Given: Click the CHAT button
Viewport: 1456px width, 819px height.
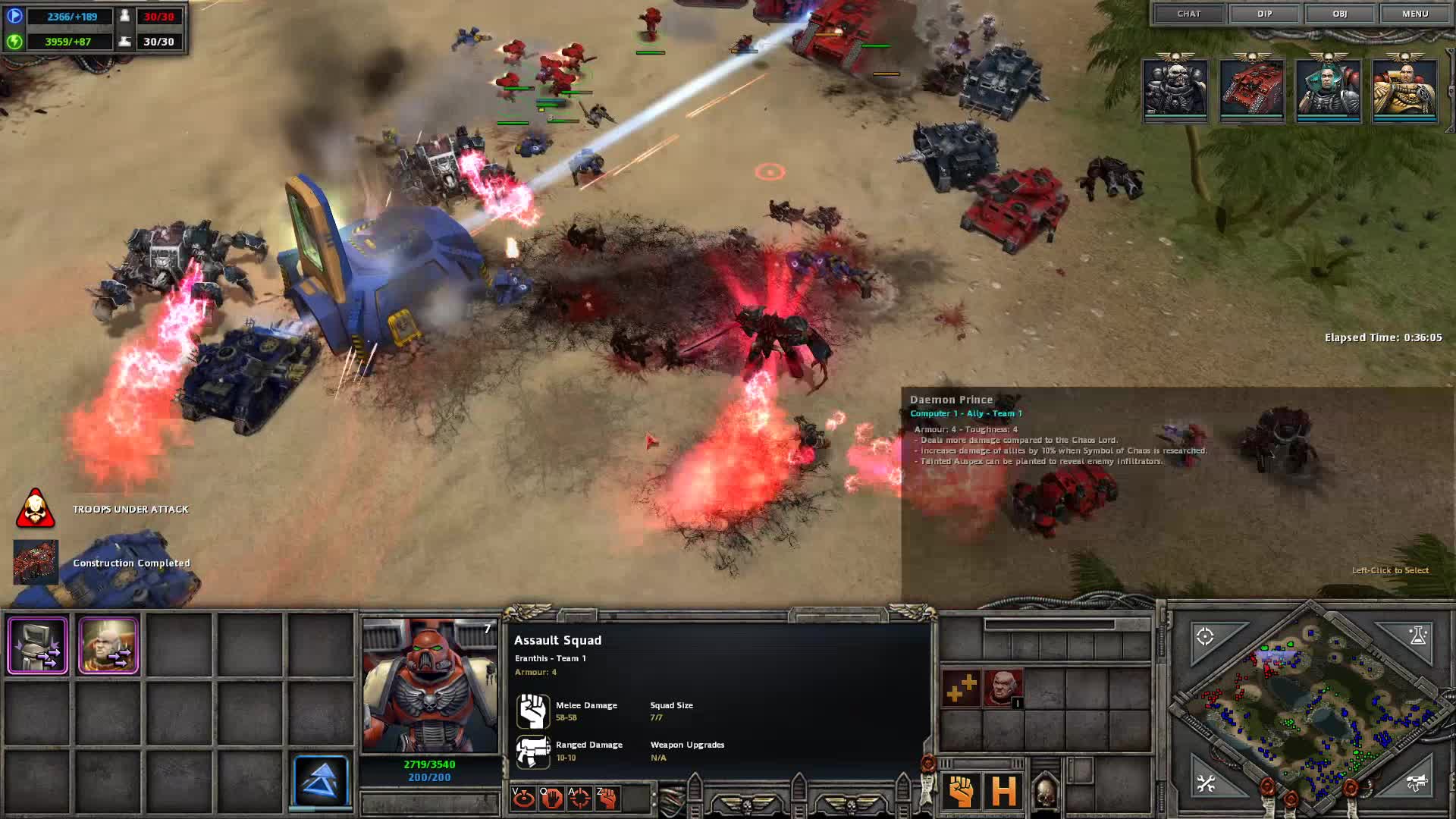Looking at the screenshot, I should [1190, 14].
